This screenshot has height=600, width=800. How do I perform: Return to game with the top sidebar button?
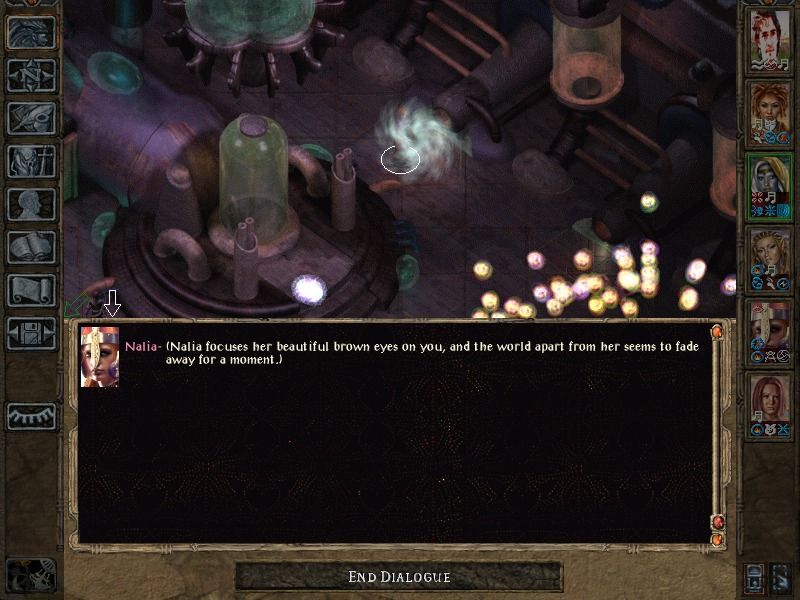[31, 32]
